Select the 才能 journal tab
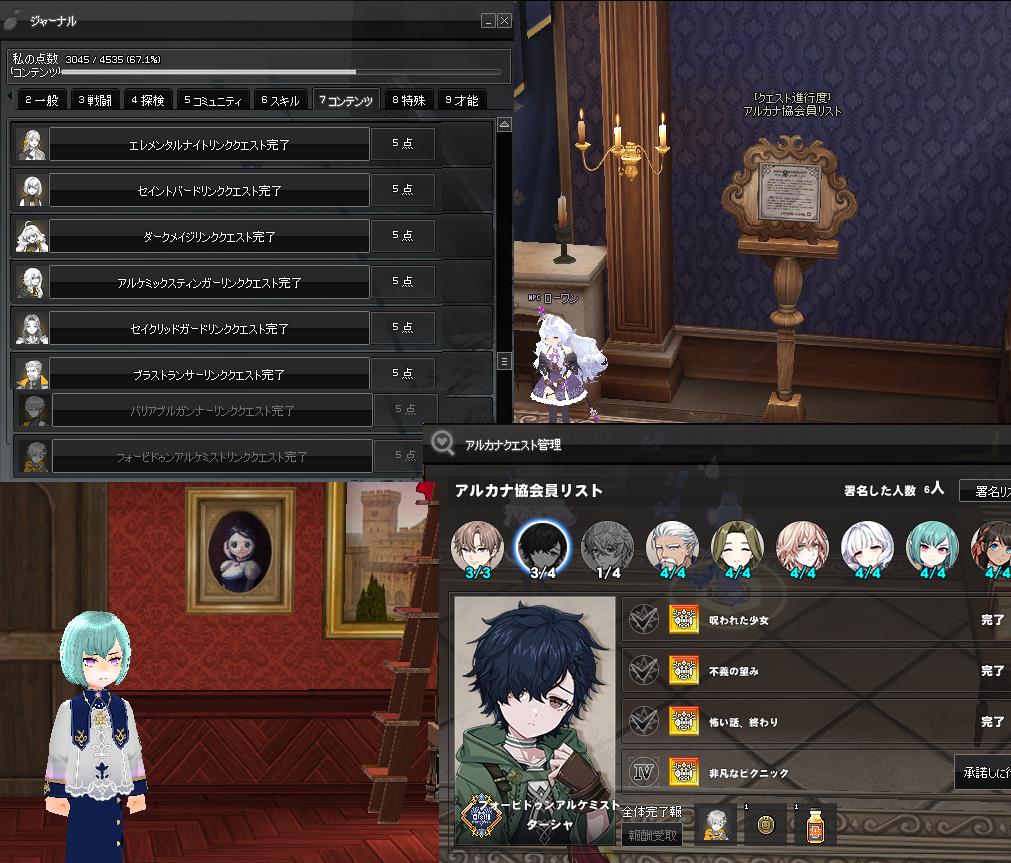The image size is (1011, 863). click(x=462, y=100)
